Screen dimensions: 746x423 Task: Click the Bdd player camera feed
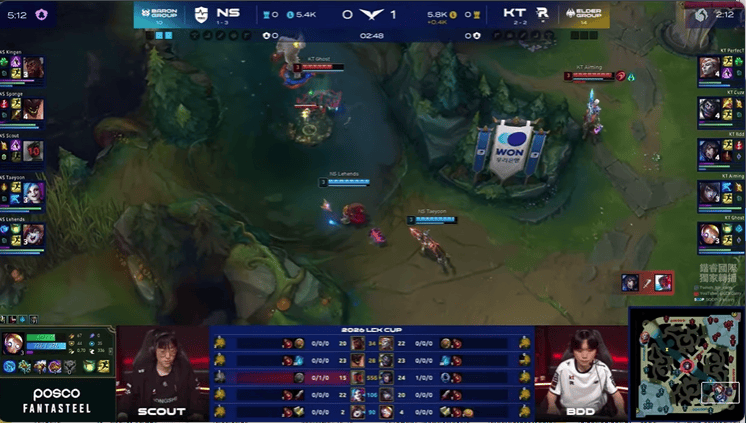tap(581, 371)
